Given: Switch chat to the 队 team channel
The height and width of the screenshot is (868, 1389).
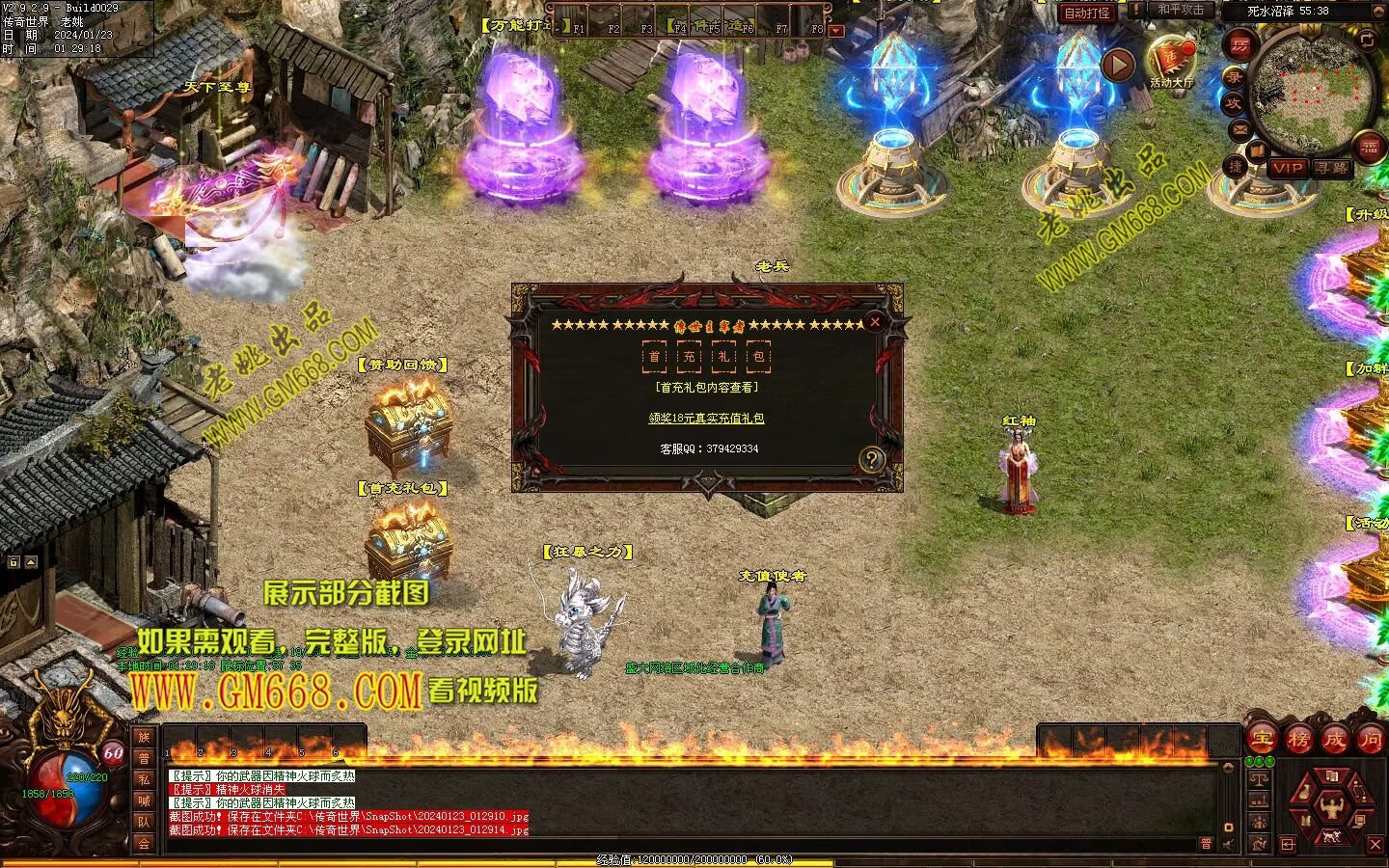Looking at the screenshot, I should 144,822.
